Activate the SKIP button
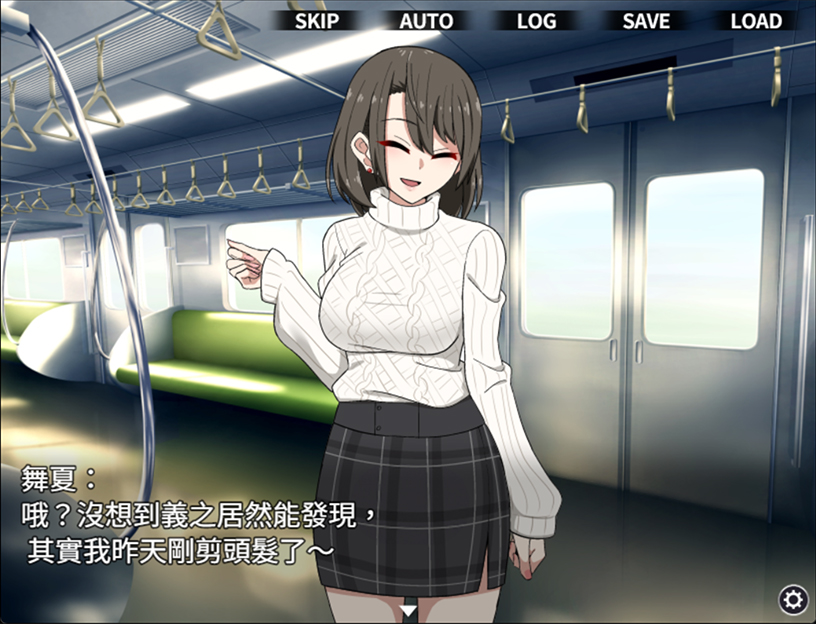The image size is (816, 624). (317, 21)
